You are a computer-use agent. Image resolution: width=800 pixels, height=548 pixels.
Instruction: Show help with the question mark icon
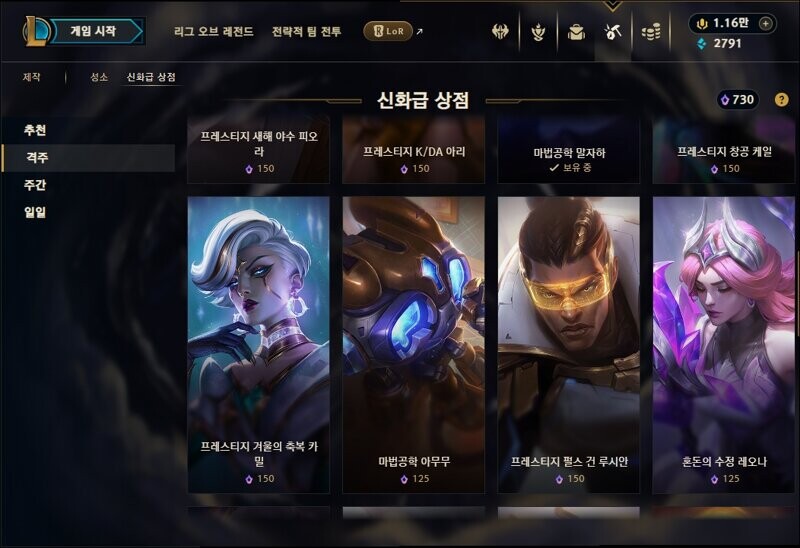pyautogui.click(x=781, y=100)
